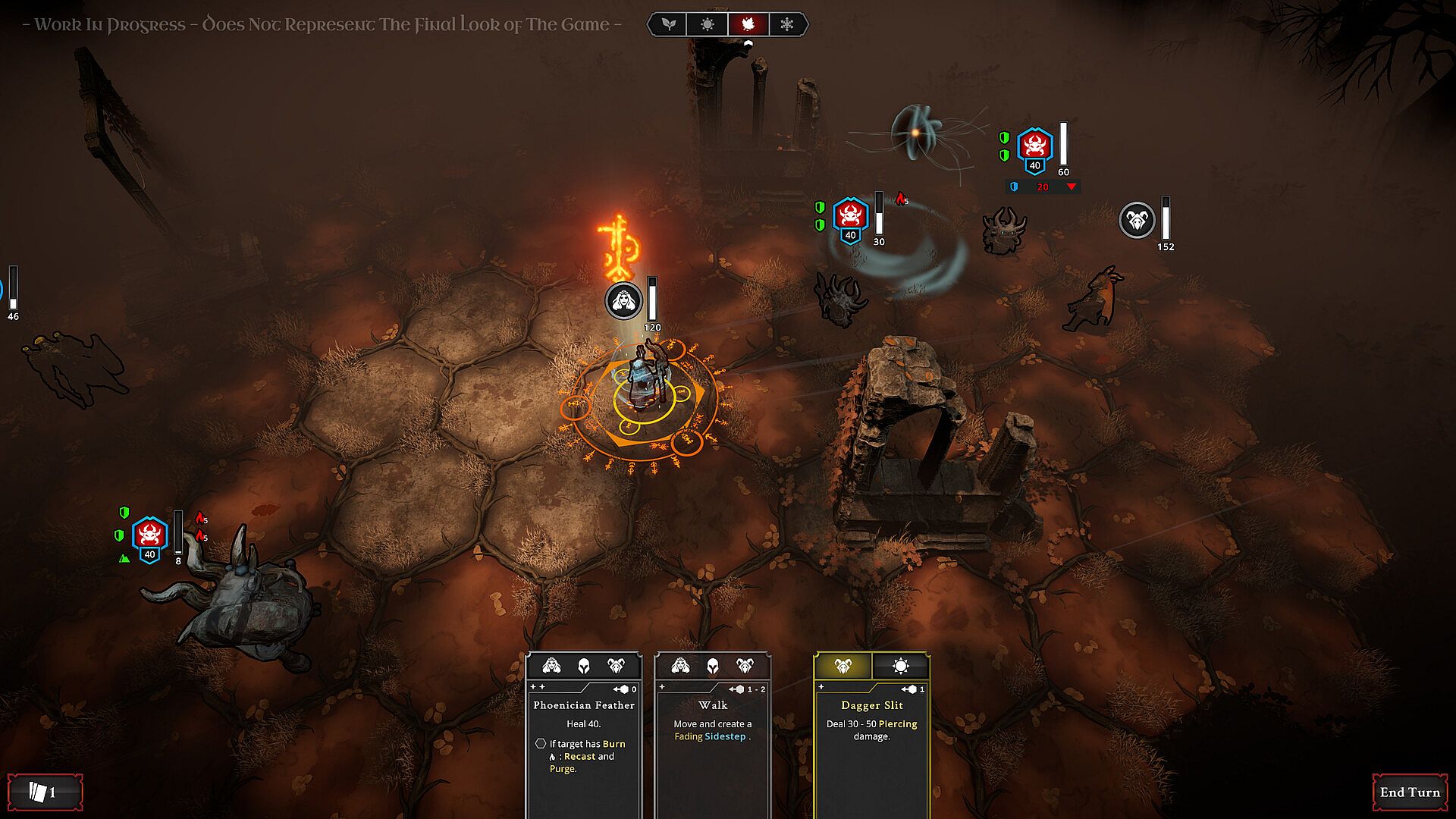Select the horned beast portrait with 152 health
Screen dimensions: 1456x819
click(x=1137, y=220)
